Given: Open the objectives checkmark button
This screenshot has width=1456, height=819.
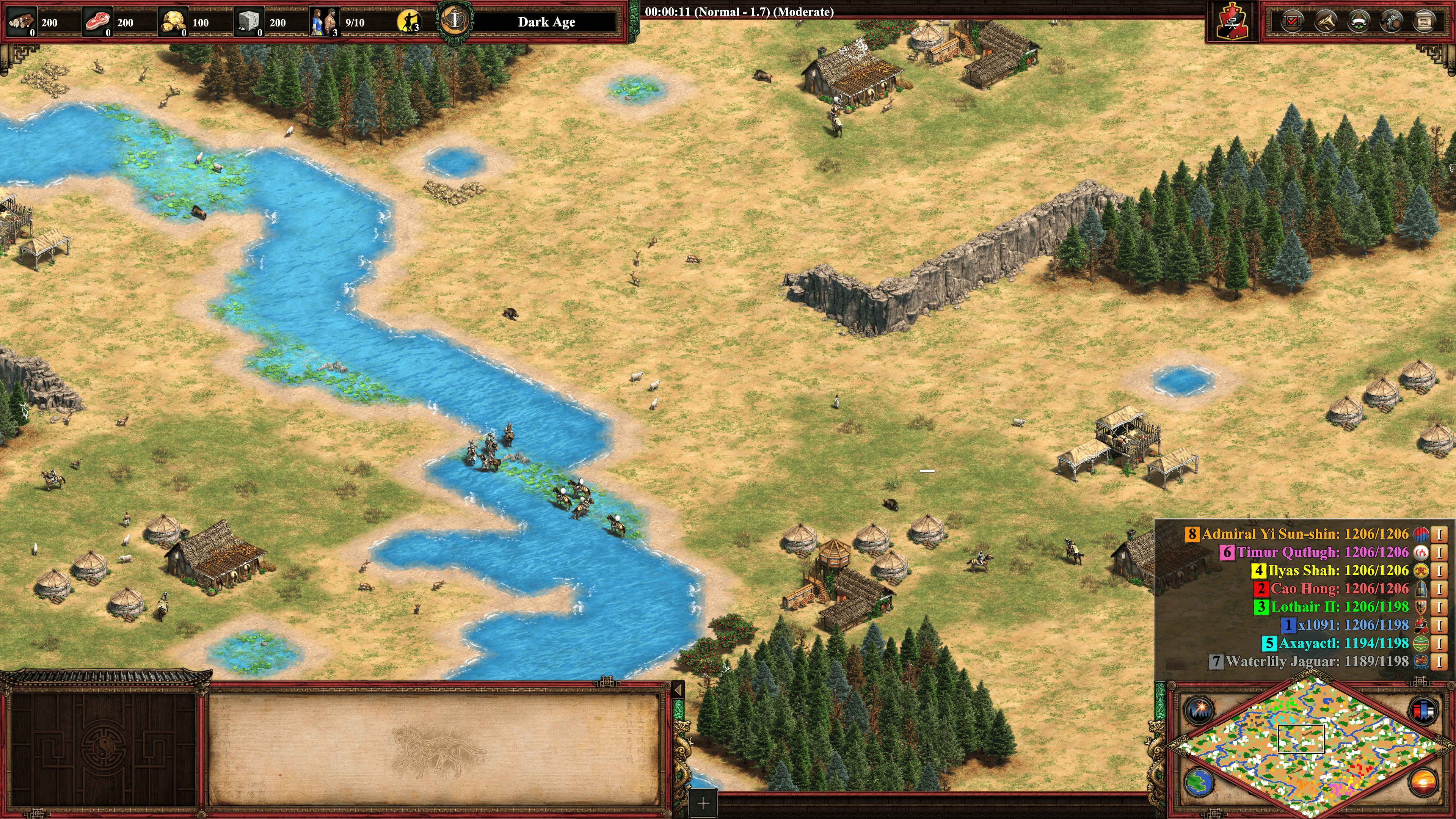Looking at the screenshot, I should pos(1292,22).
